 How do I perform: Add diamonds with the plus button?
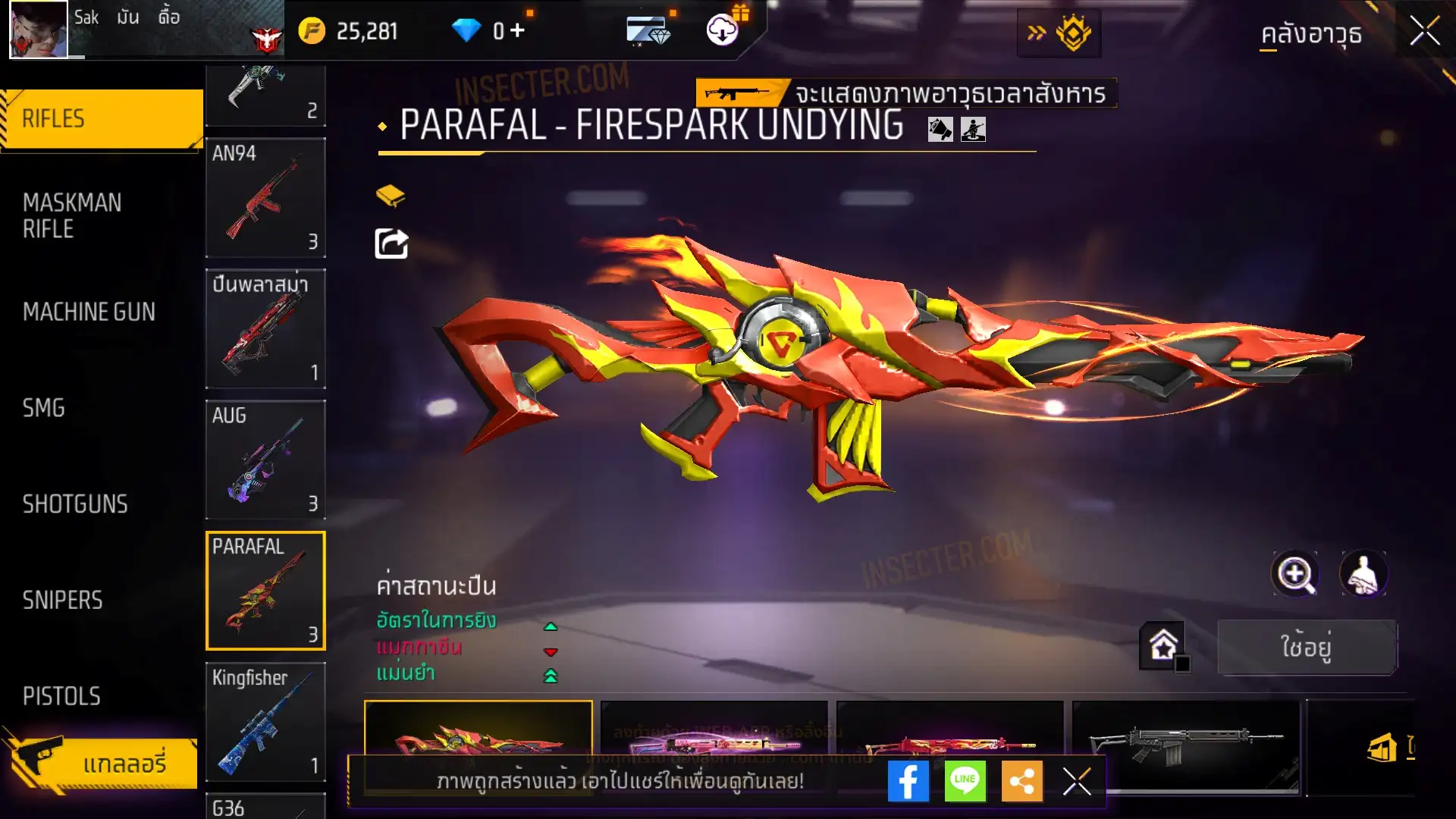(517, 31)
